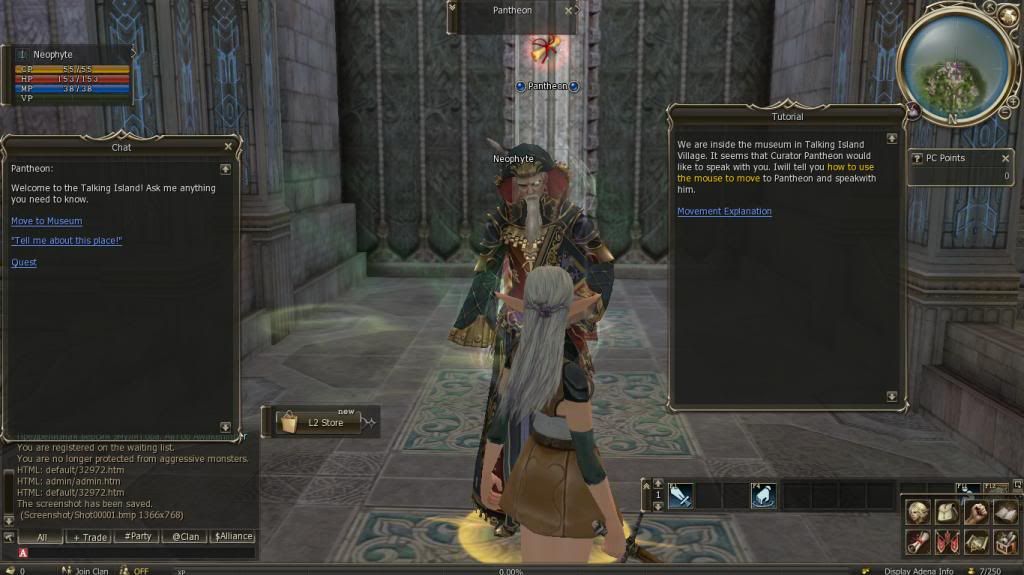Open the inventory bag icon
This screenshot has width=1024, height=575.
[x=947, y=513]
